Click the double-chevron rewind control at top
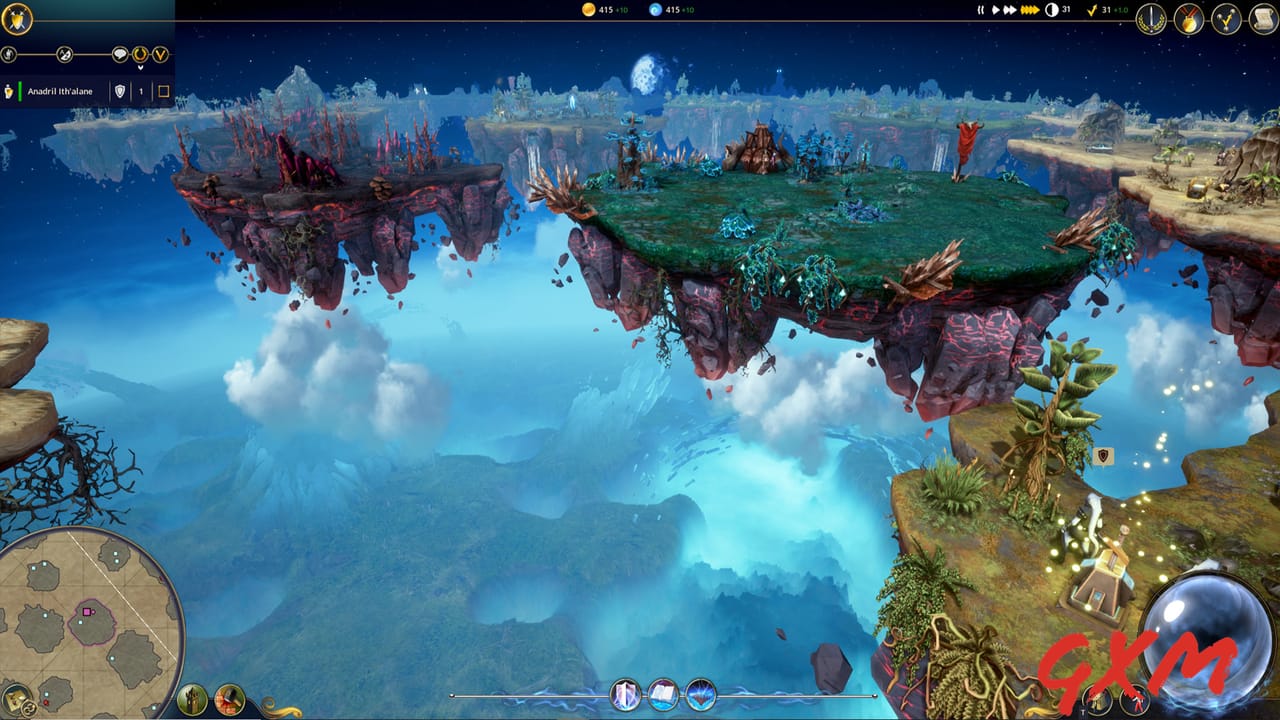The width and height of the screenshot is (1280, 720). [981, 10]
